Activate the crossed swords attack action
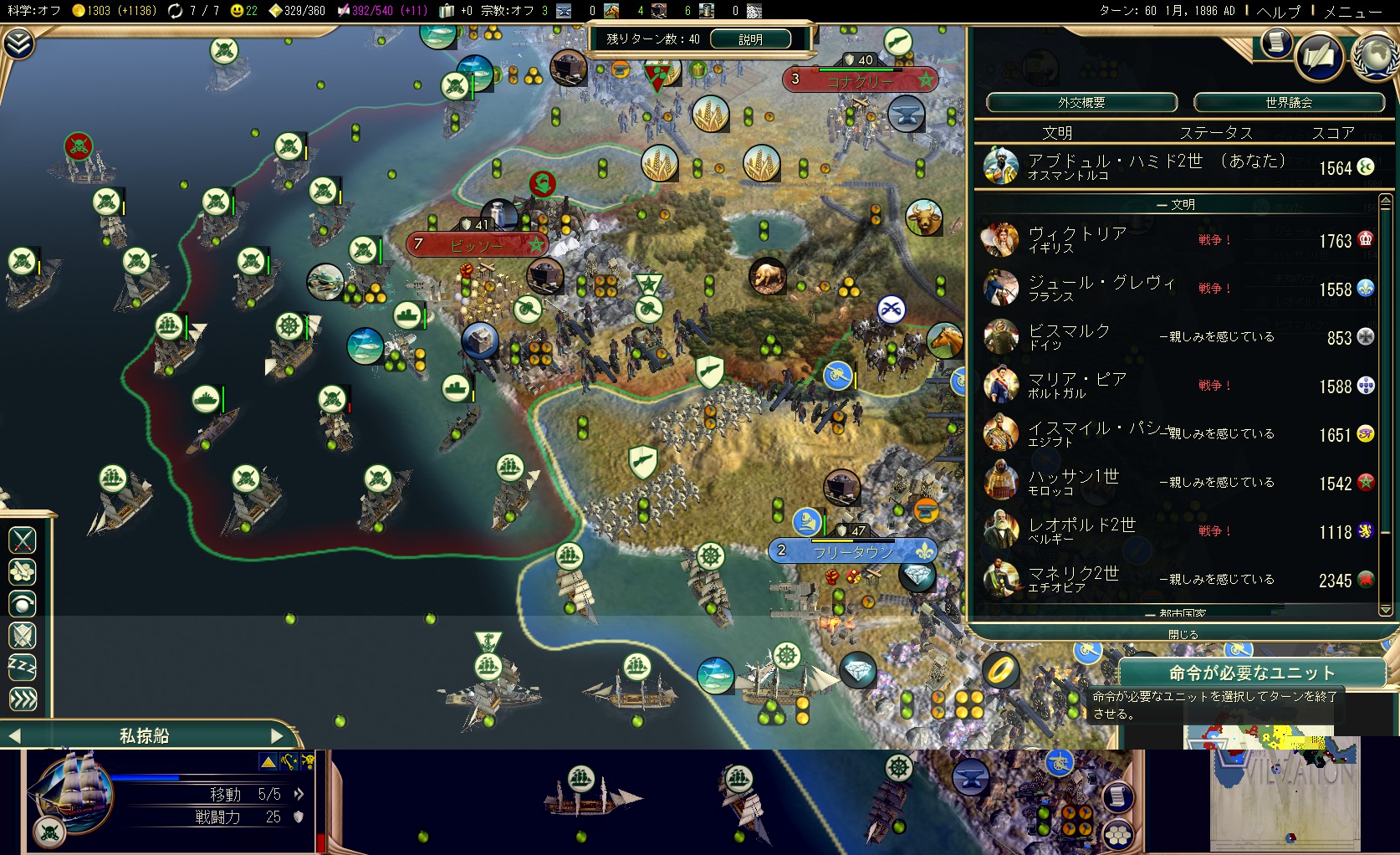This screenshot has width=1400, height=855. (x=23, y=540)
